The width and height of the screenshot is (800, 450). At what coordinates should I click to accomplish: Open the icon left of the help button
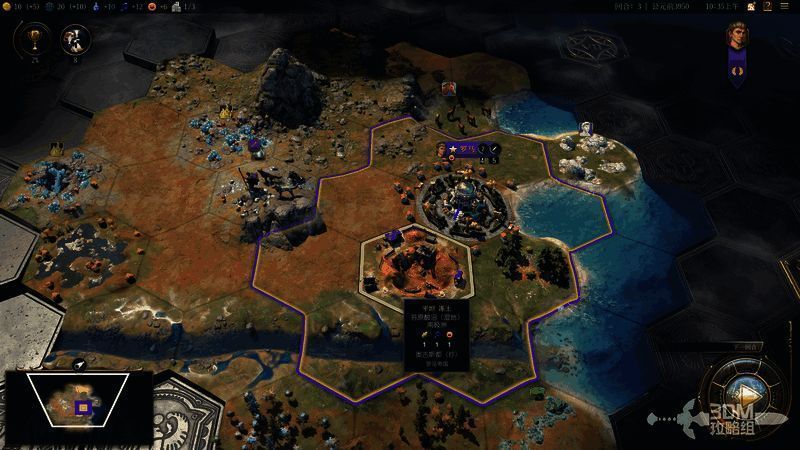(x=753, y=6)
